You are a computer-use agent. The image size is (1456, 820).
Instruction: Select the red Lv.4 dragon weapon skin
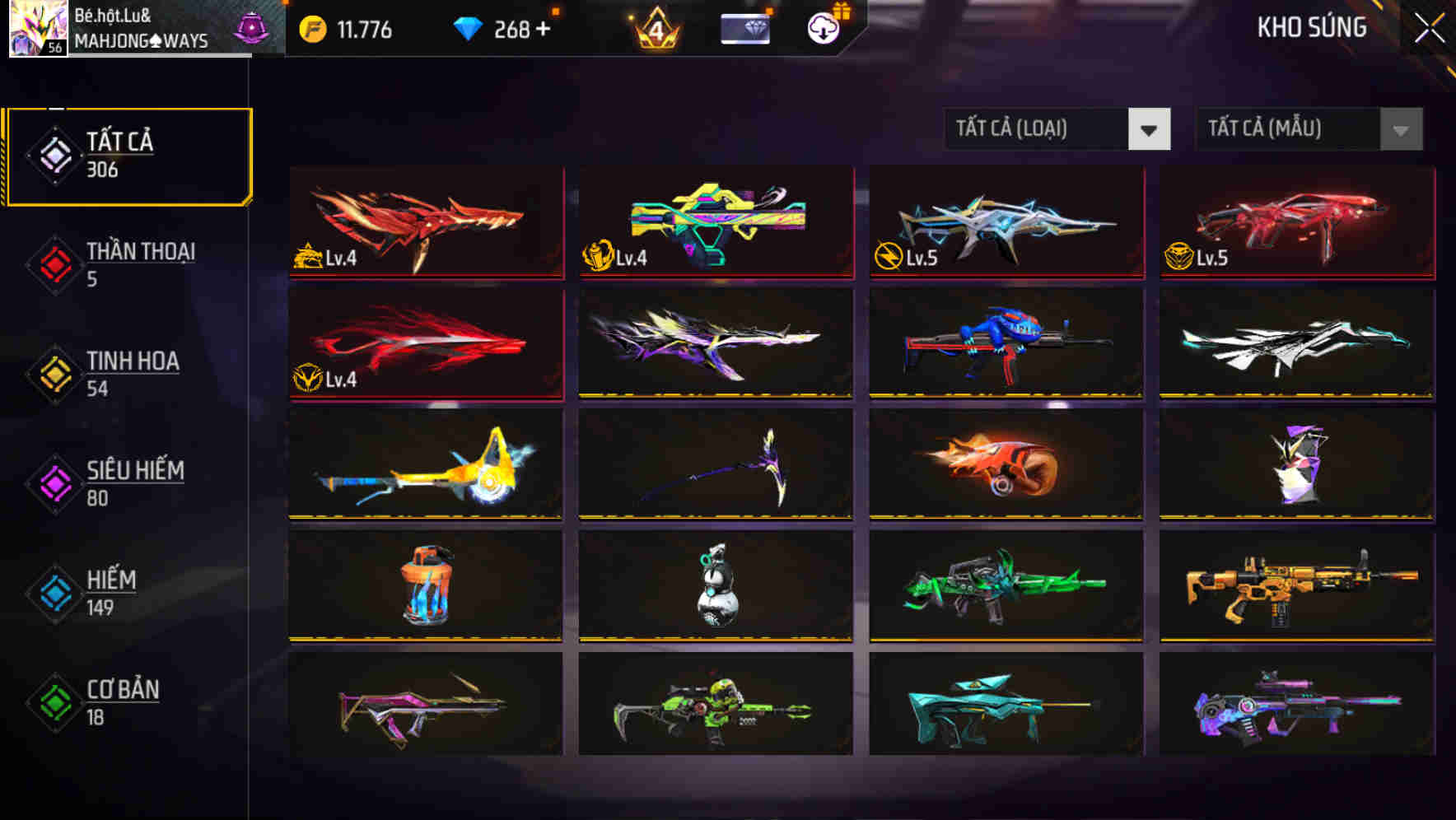425,223
